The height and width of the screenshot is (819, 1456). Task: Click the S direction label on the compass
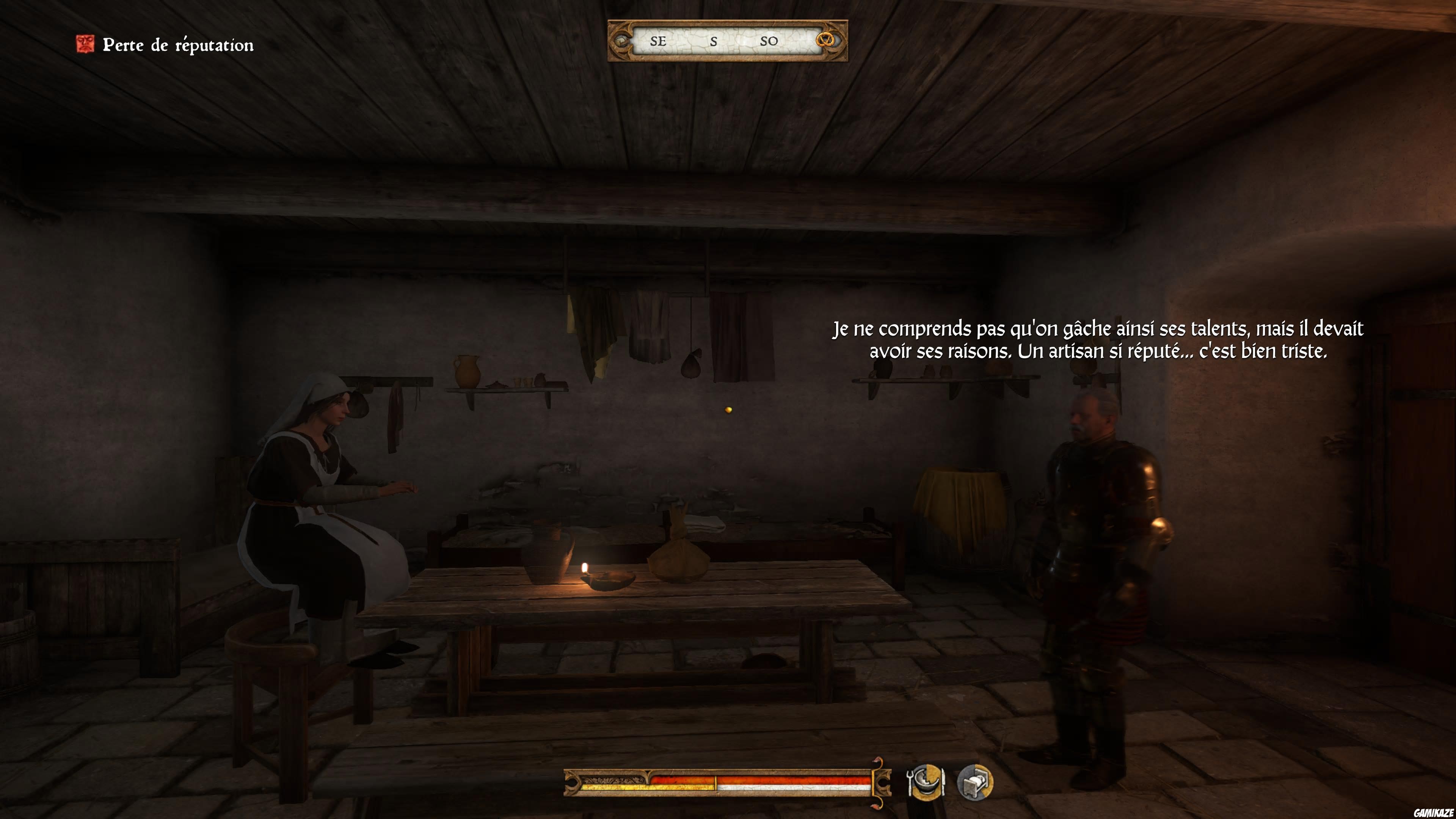coord(714,41)
